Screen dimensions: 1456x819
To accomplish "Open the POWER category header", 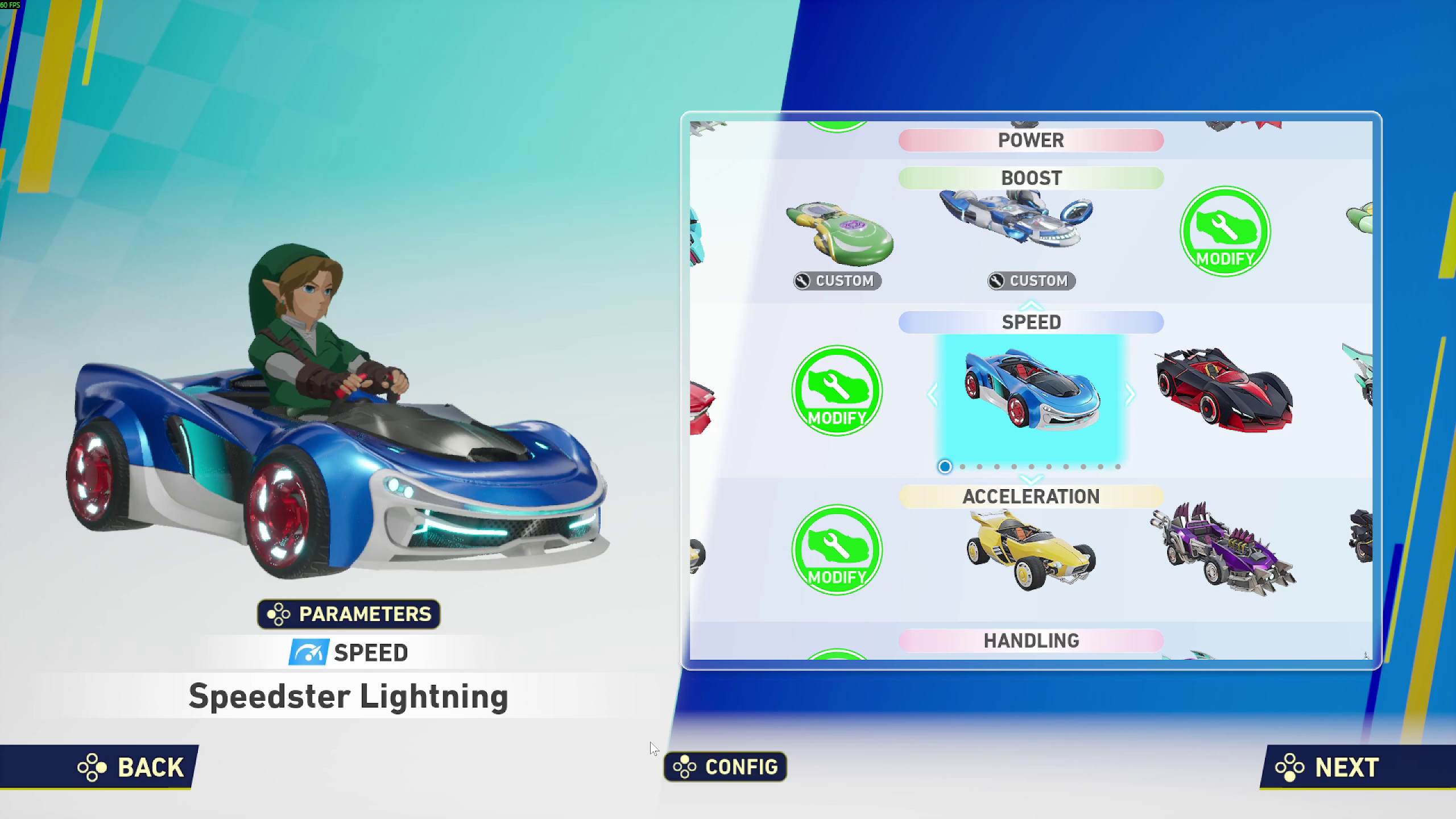I will point(1031,140).
